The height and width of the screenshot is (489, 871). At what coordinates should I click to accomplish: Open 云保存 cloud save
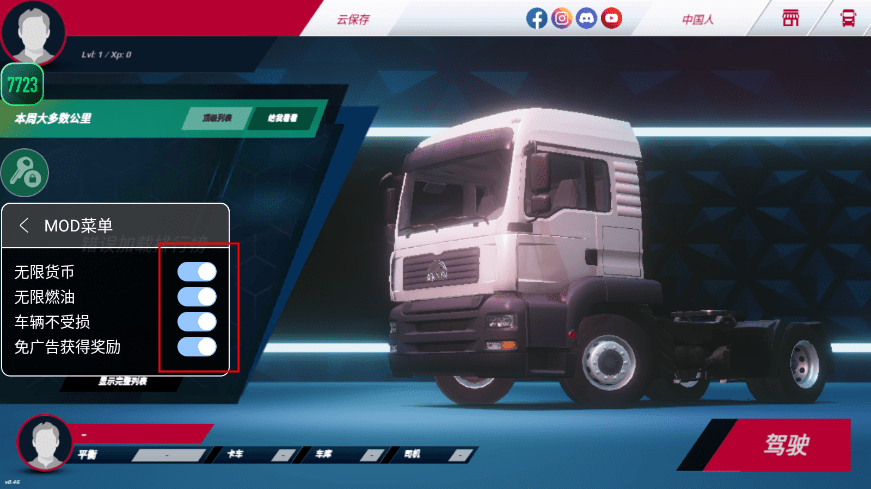(352, 19)
